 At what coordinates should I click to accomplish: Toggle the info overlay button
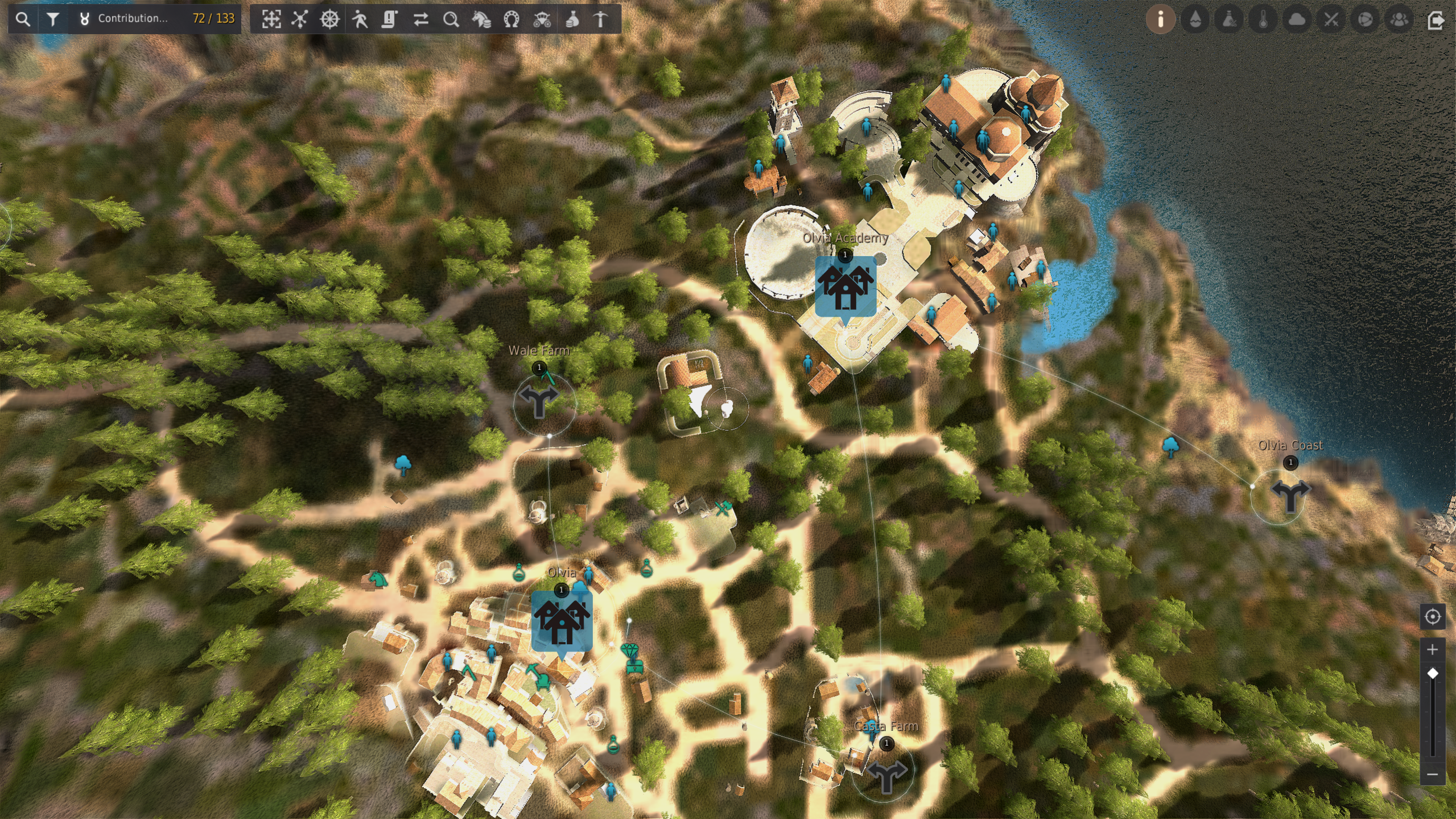(x=1160, y=19)
